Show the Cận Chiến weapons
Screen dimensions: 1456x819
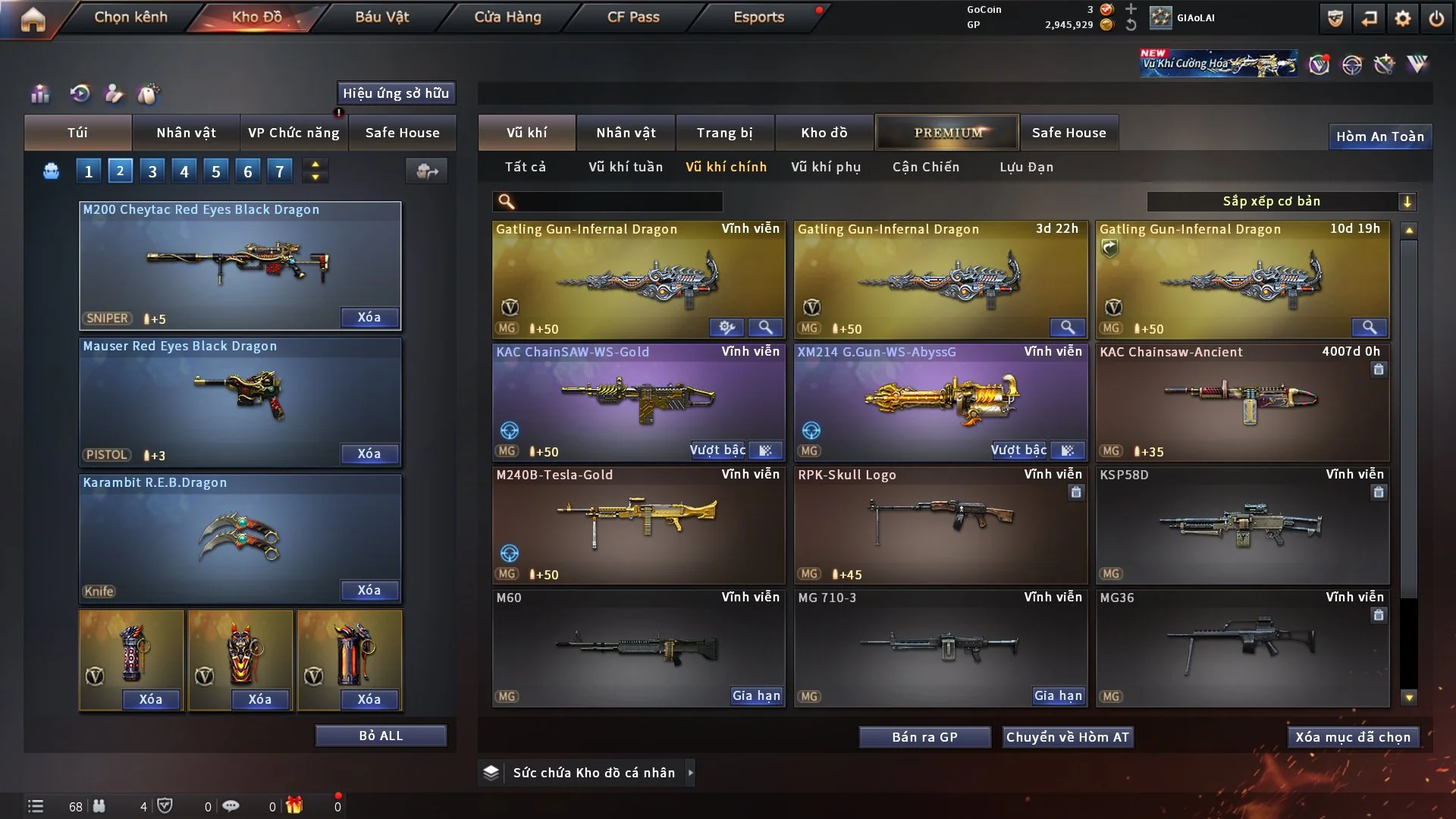coord(925,167)
